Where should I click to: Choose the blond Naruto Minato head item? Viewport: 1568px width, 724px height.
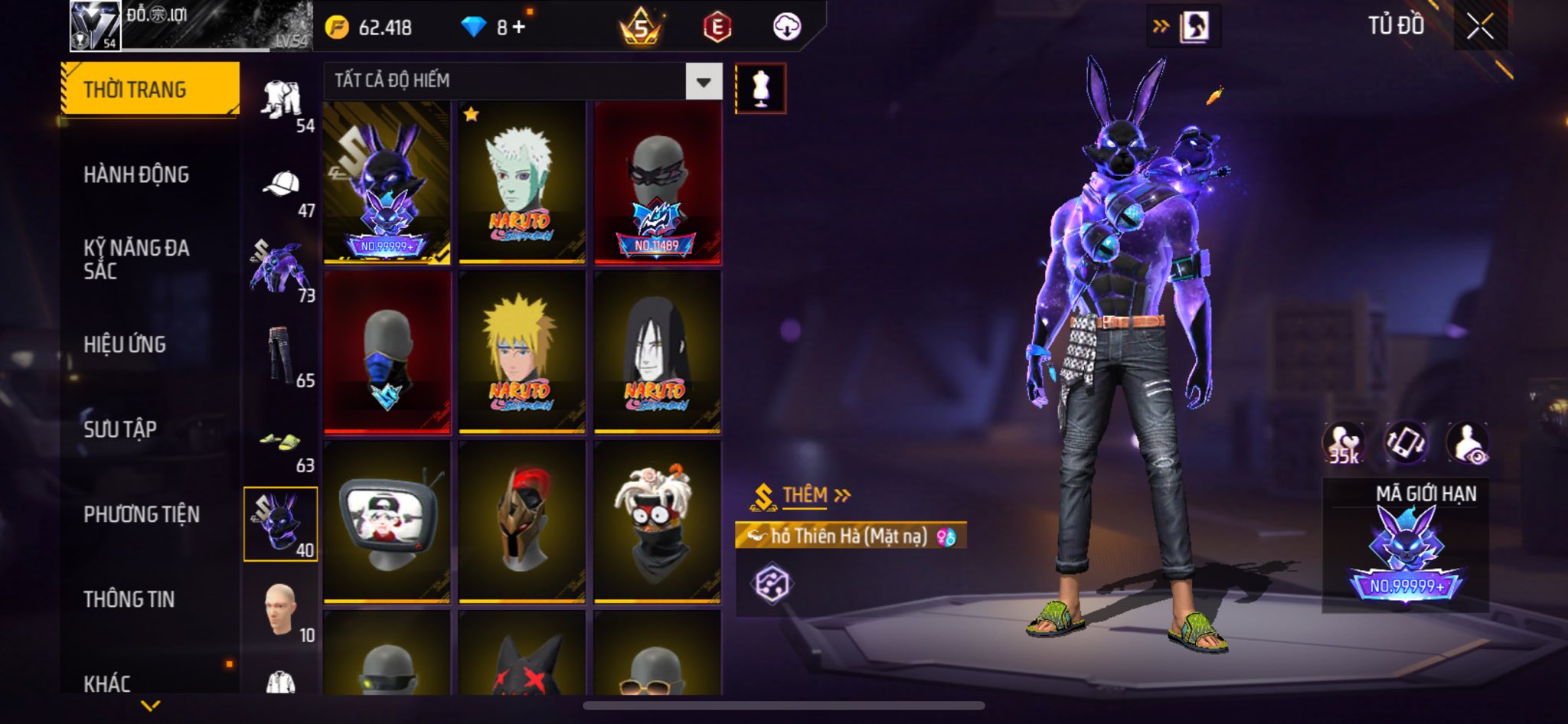click(x=521, y=353)
